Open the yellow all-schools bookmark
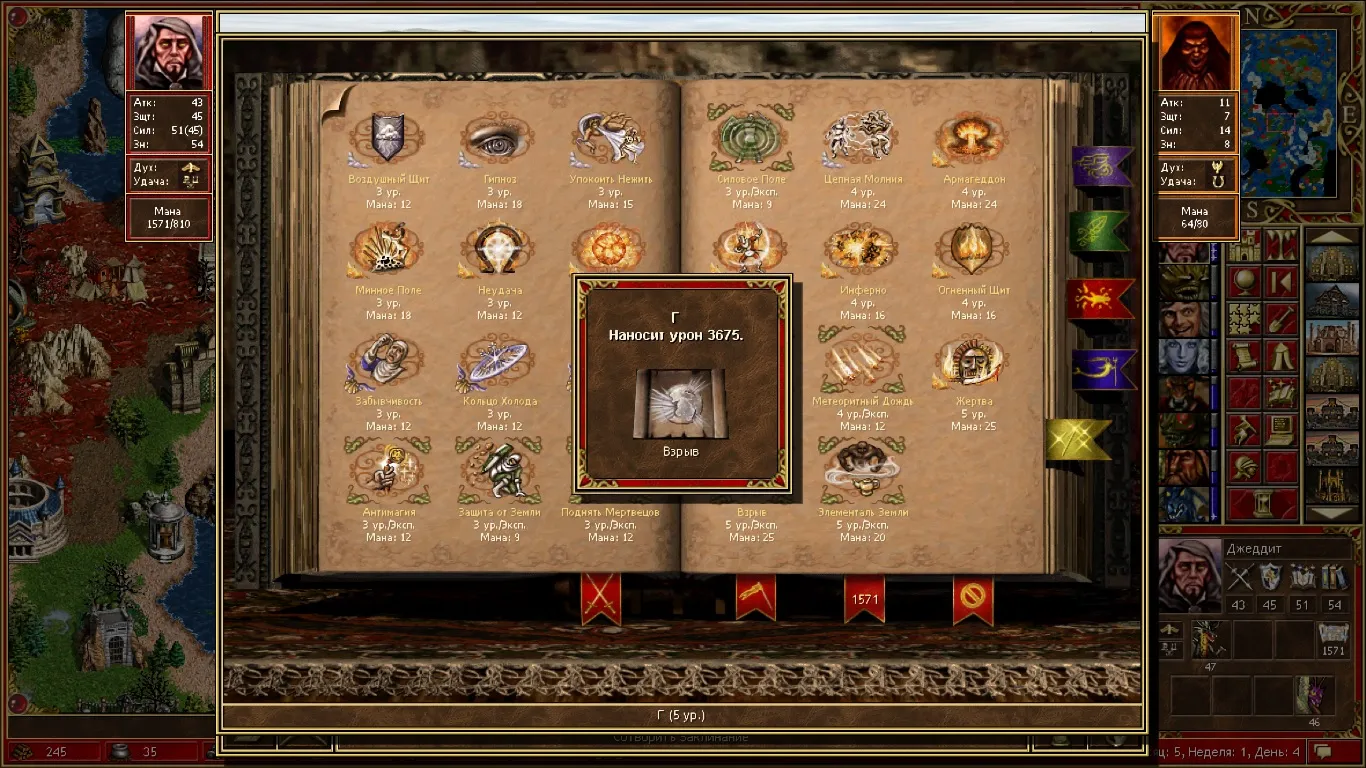The width and height of the screenshot is (1366, 768). click(1078, 440)
